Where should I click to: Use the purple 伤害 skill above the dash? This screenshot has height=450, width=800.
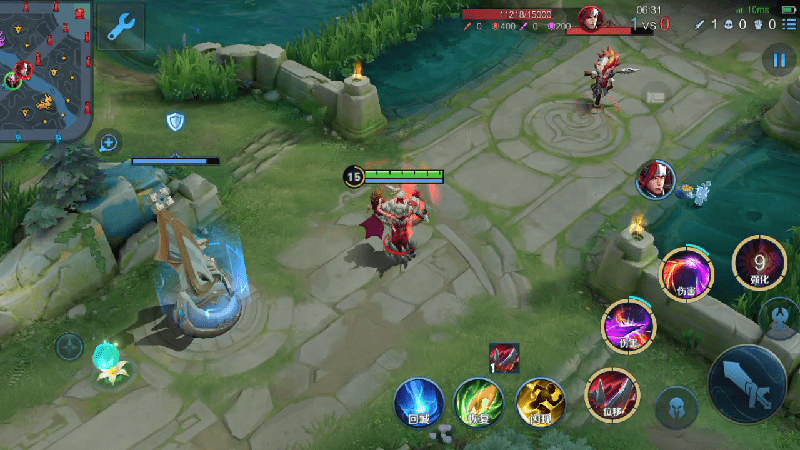628,325
